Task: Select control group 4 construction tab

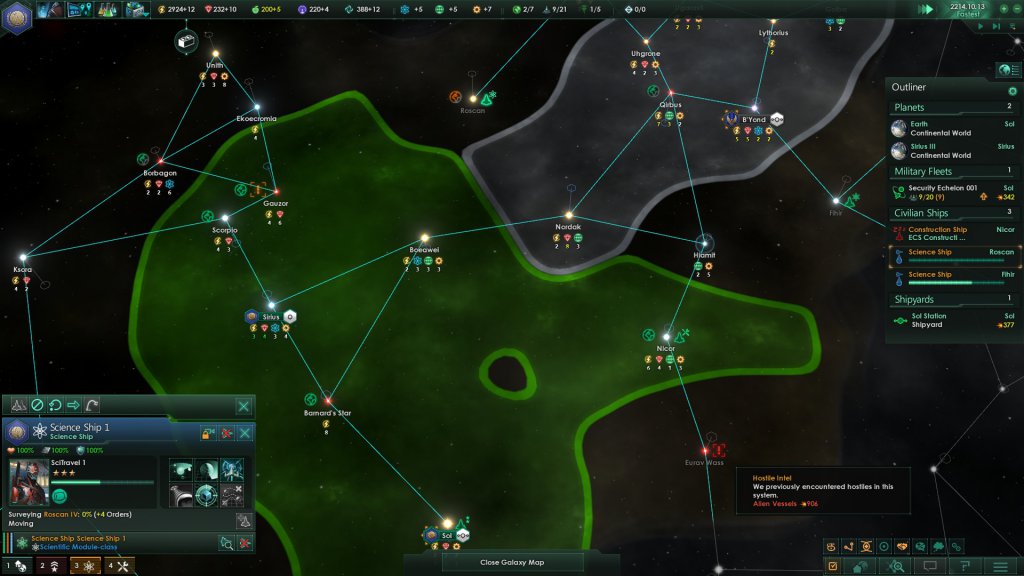Action: 119,566
